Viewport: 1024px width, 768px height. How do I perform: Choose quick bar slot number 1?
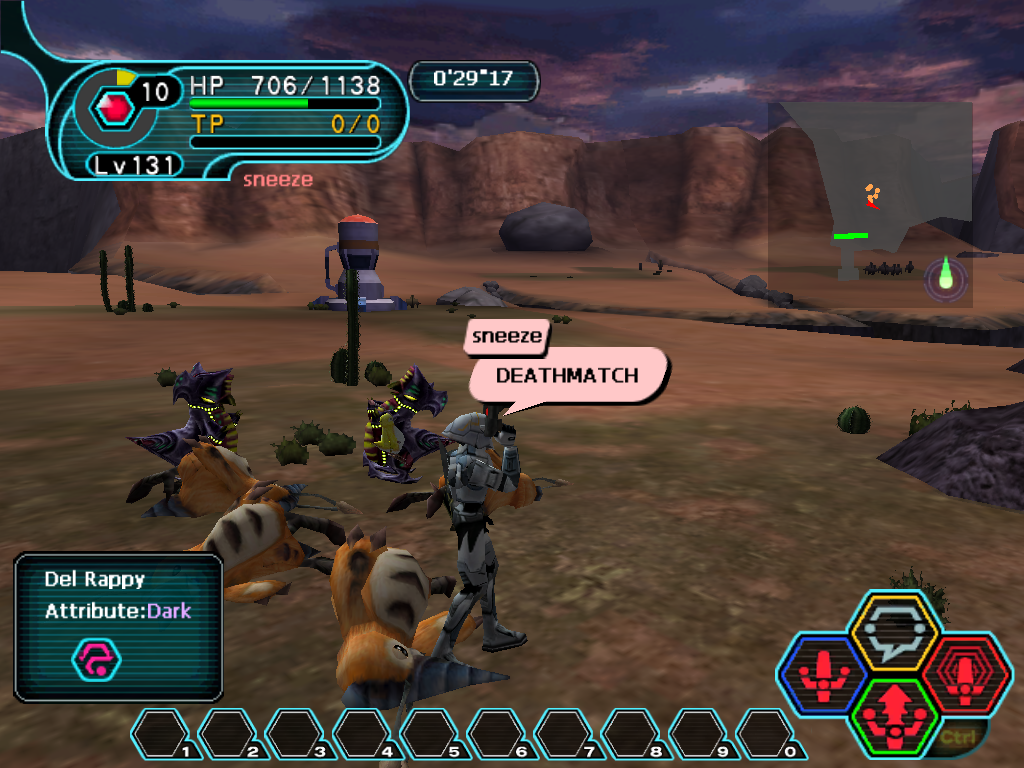point(161,733)
